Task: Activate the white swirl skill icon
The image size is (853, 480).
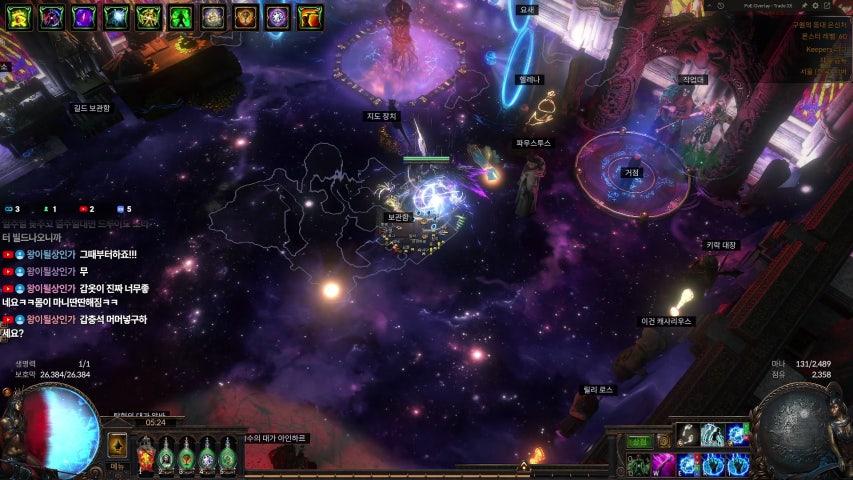Action: 687,433
